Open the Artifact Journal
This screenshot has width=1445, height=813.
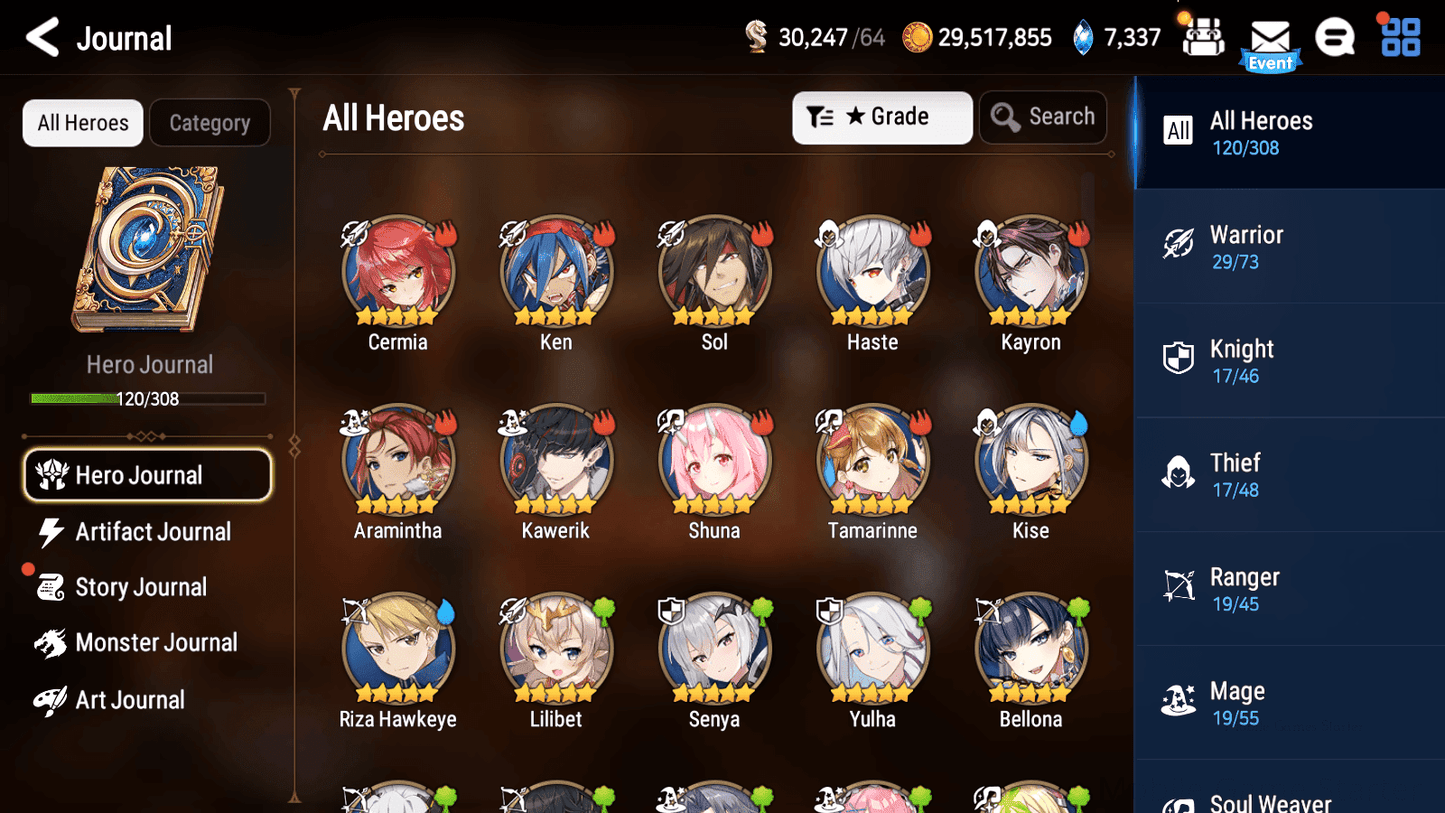pyautogui.click(x=150, y=532)
